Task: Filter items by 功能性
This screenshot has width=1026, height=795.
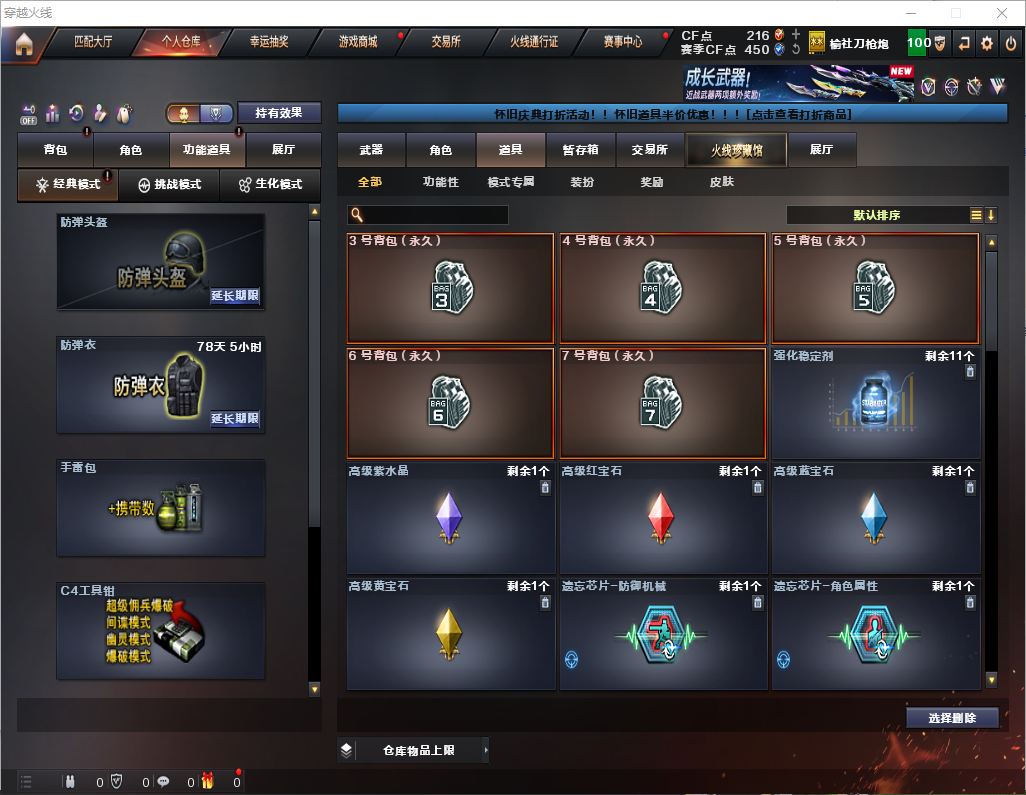Action: (440, 182)
